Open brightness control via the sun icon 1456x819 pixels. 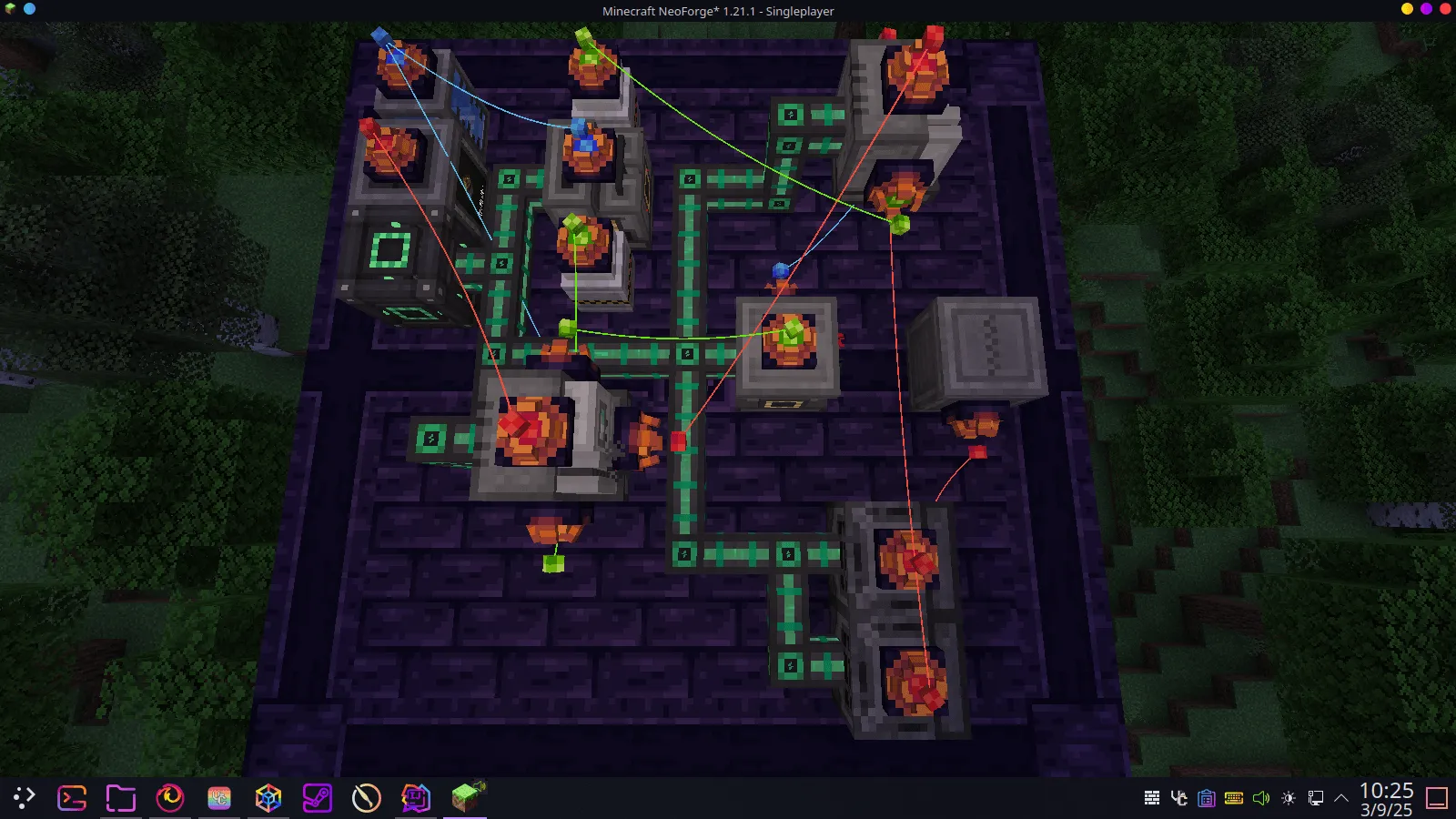point(1289,798)
